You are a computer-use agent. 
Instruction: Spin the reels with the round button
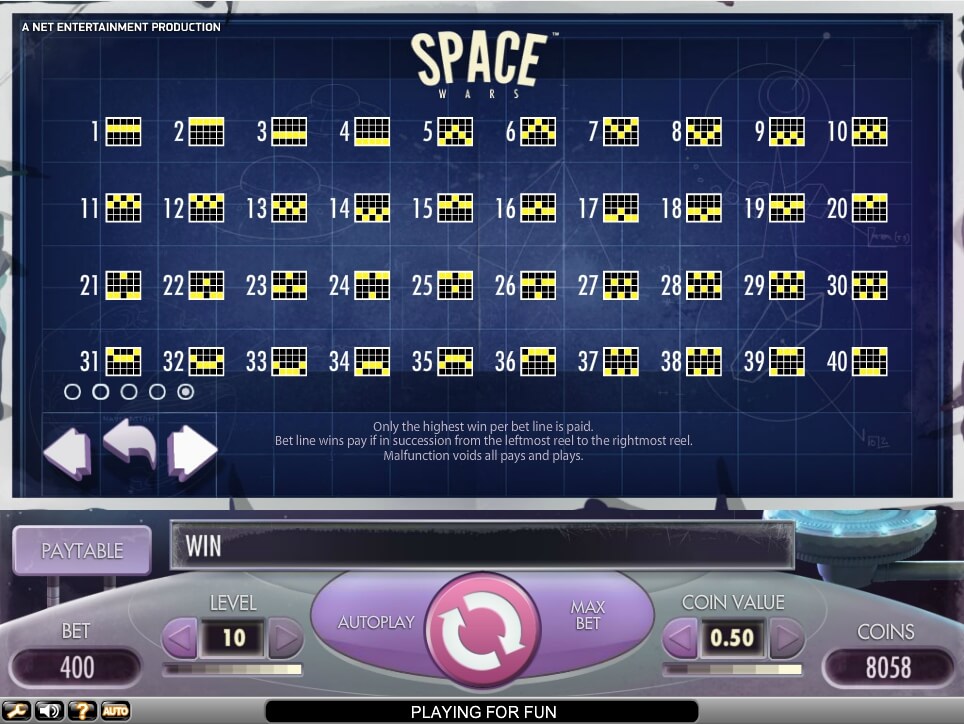pyautogui.click(x=483, y=622)
